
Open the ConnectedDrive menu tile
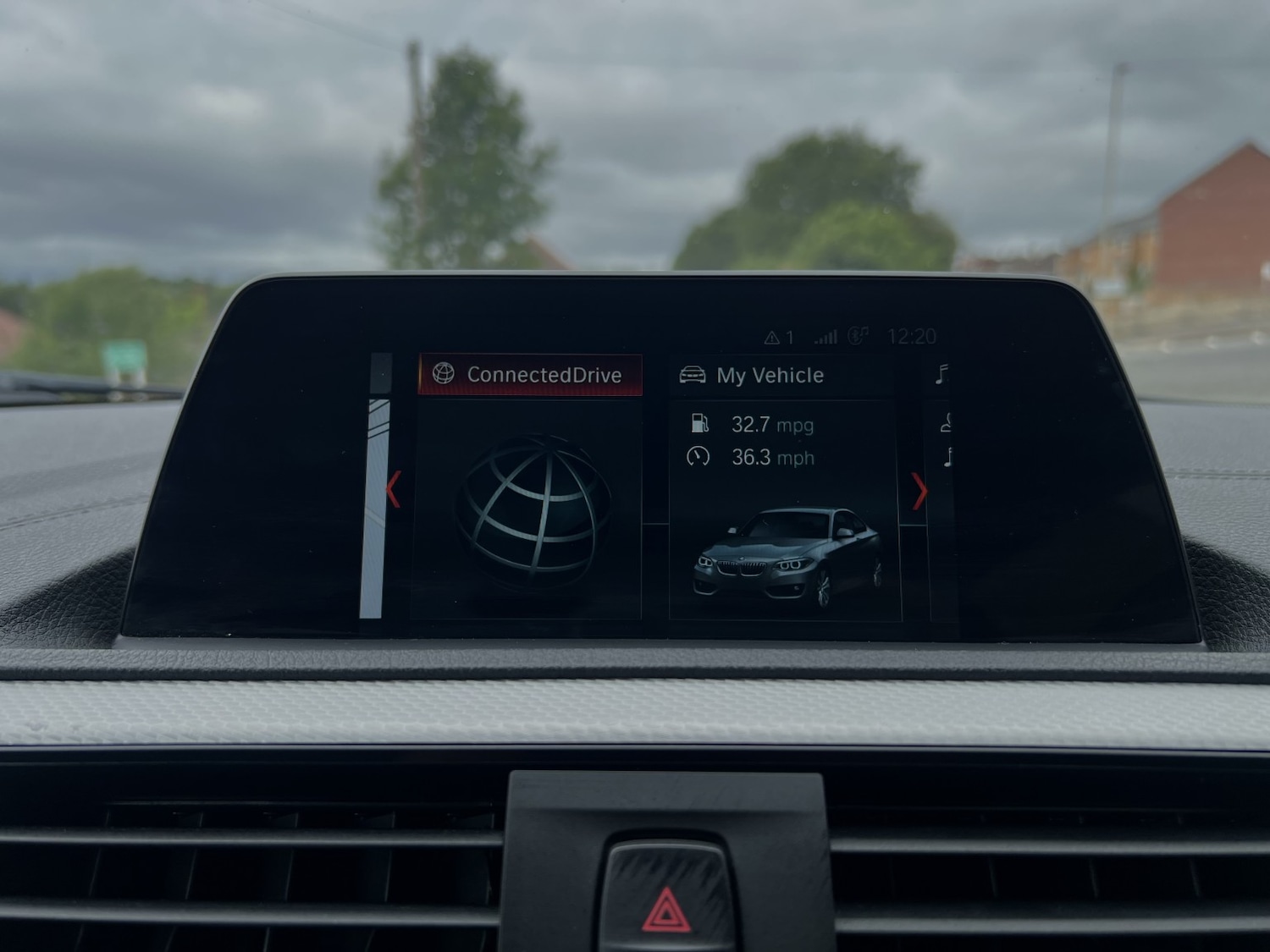coord(530,374)
